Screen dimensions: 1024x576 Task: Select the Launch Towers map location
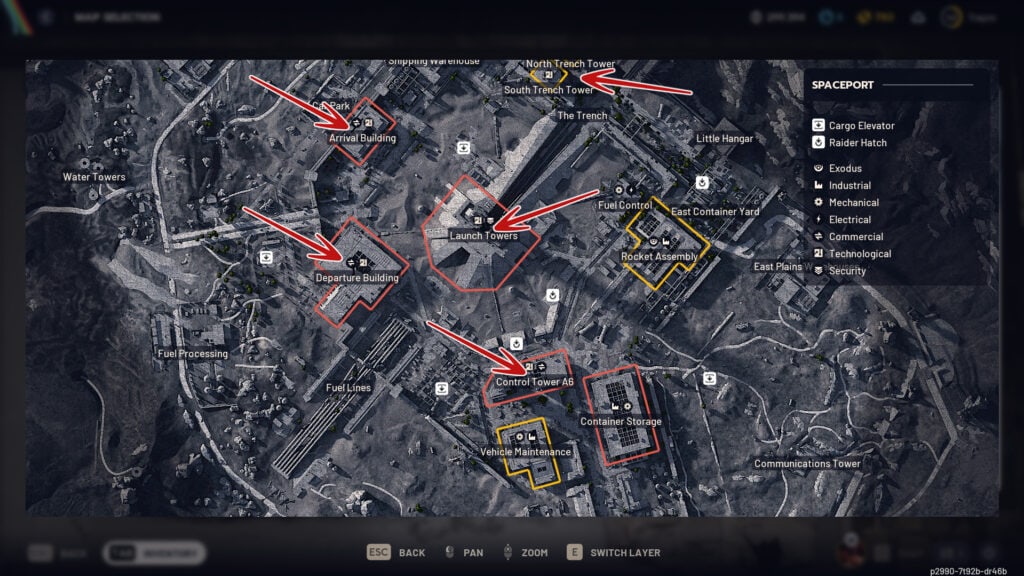coord(483,236)
